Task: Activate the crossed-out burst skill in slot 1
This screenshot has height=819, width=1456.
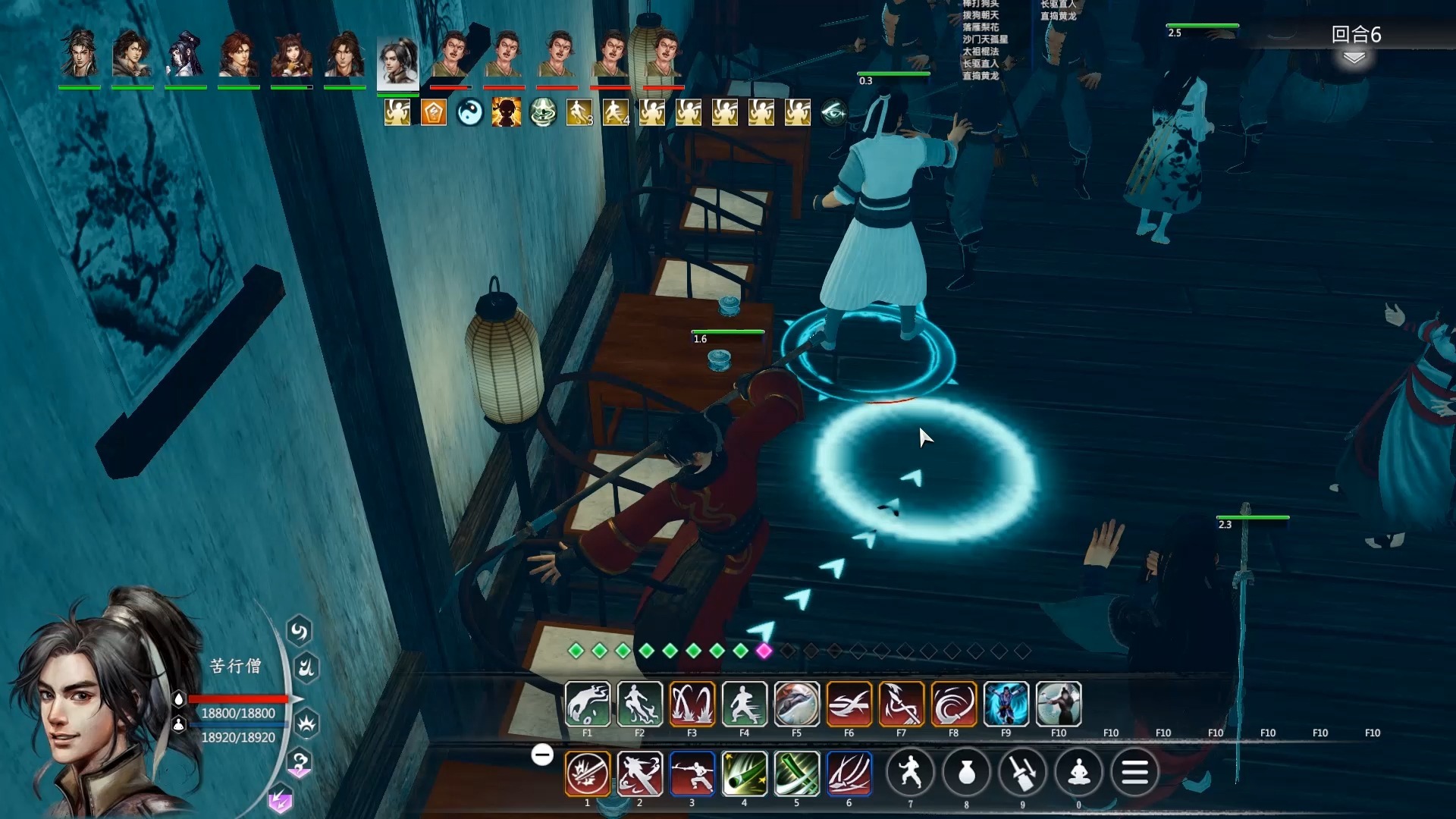Action: click(x=587, y=773)
